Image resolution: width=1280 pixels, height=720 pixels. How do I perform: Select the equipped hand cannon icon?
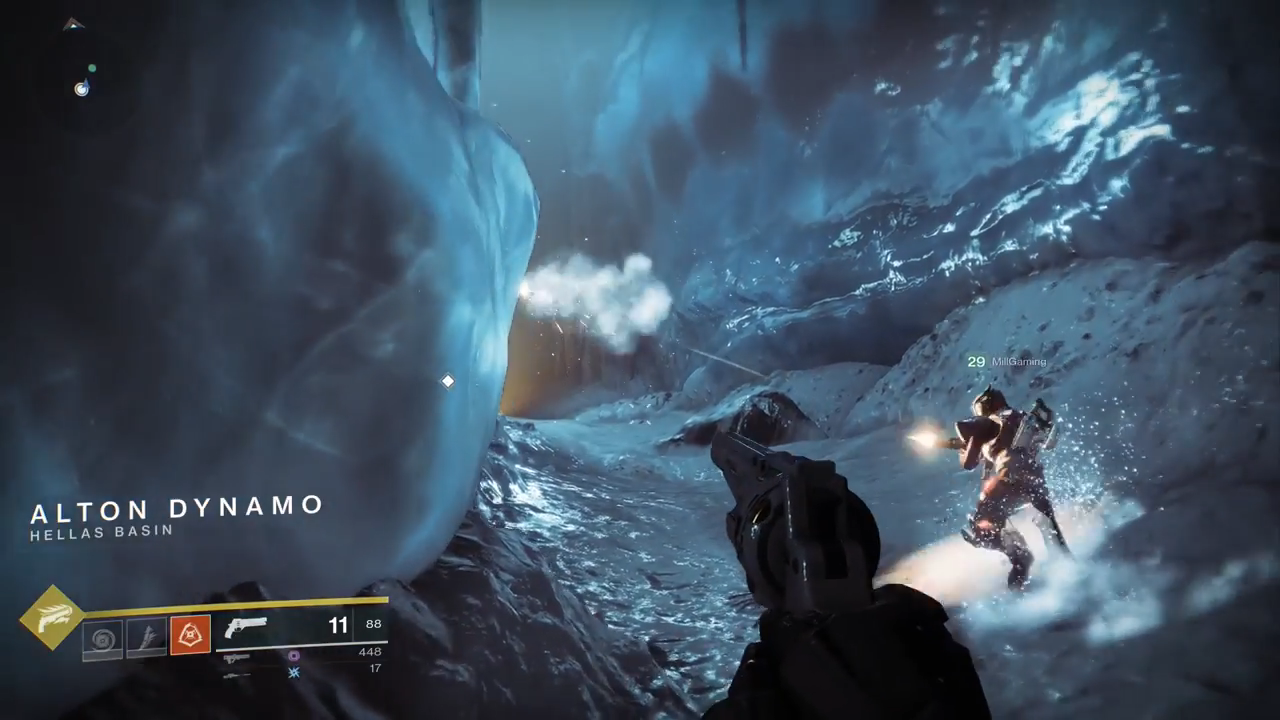pyautogui.click(x=247, y=628)
